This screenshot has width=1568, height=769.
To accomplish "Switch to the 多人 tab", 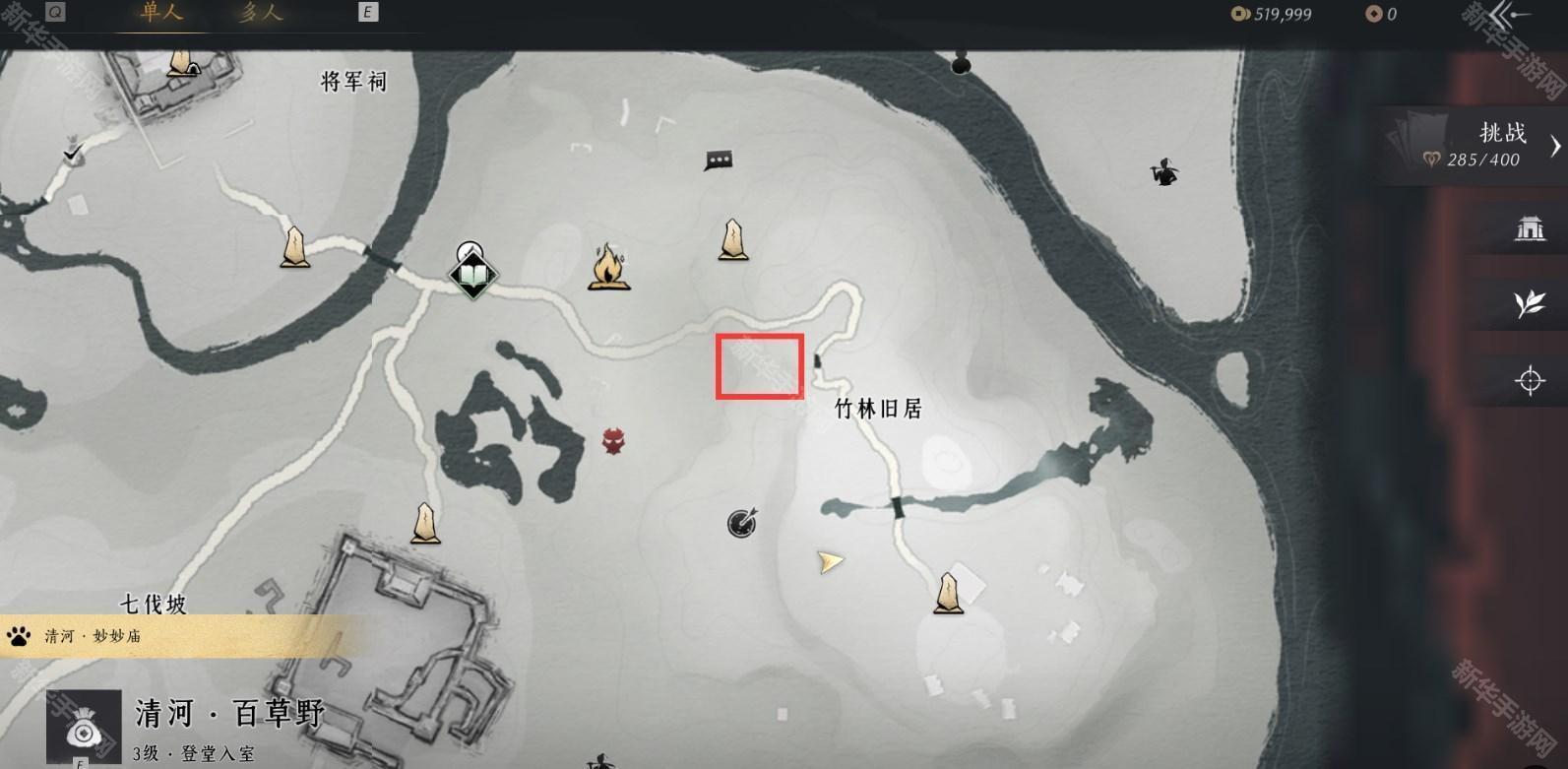I will click(x=261, y=15).
